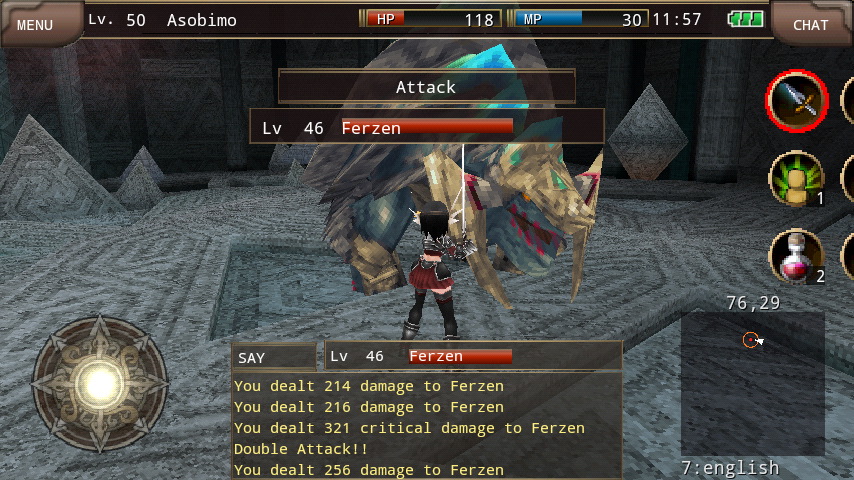Screen dimensions: 854x480
Task: Tap the Attack command button
Action: (x=426, y=87)
